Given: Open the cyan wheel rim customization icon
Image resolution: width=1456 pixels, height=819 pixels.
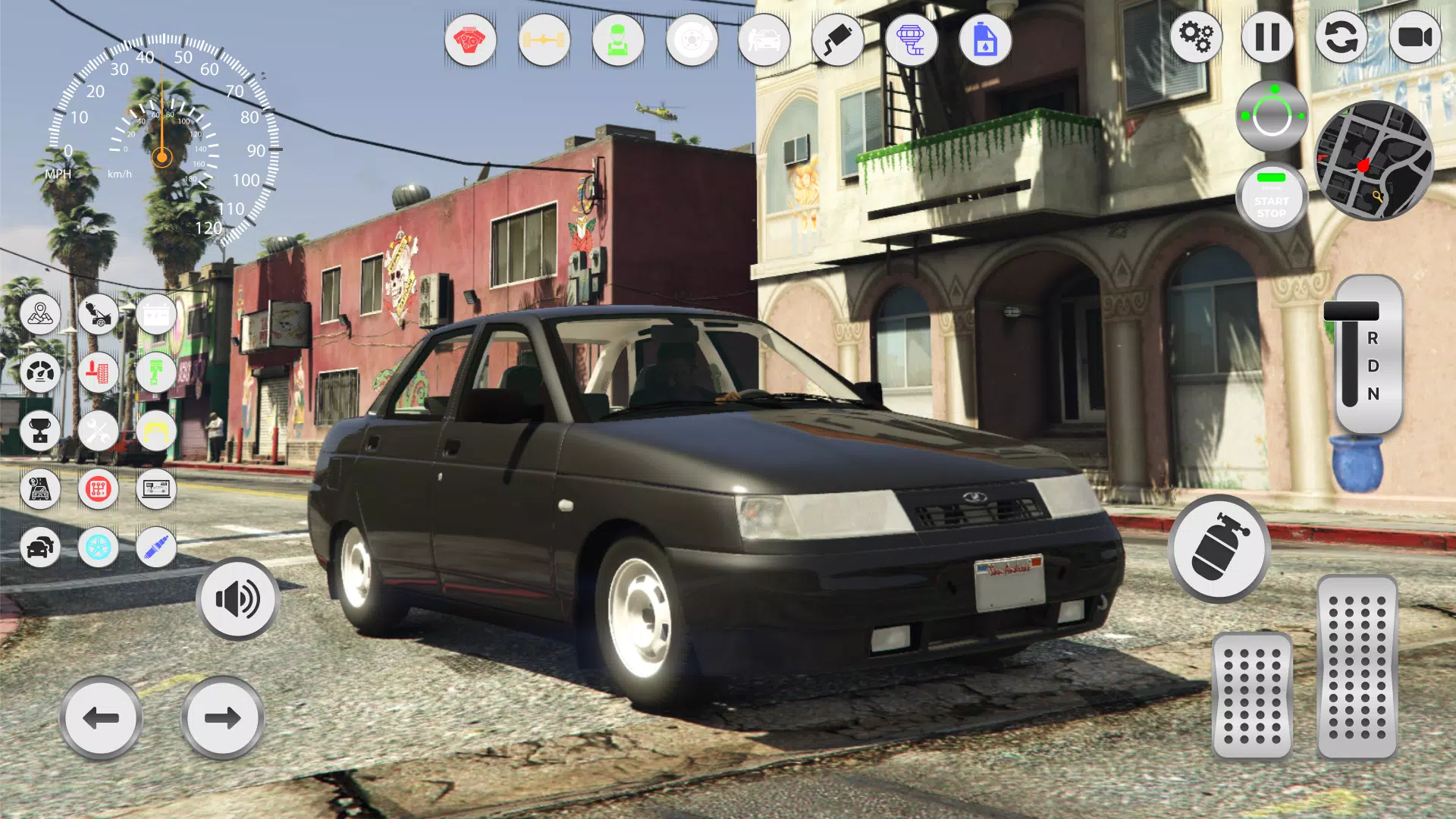Looking at the screenshot, I should point(99,548).
